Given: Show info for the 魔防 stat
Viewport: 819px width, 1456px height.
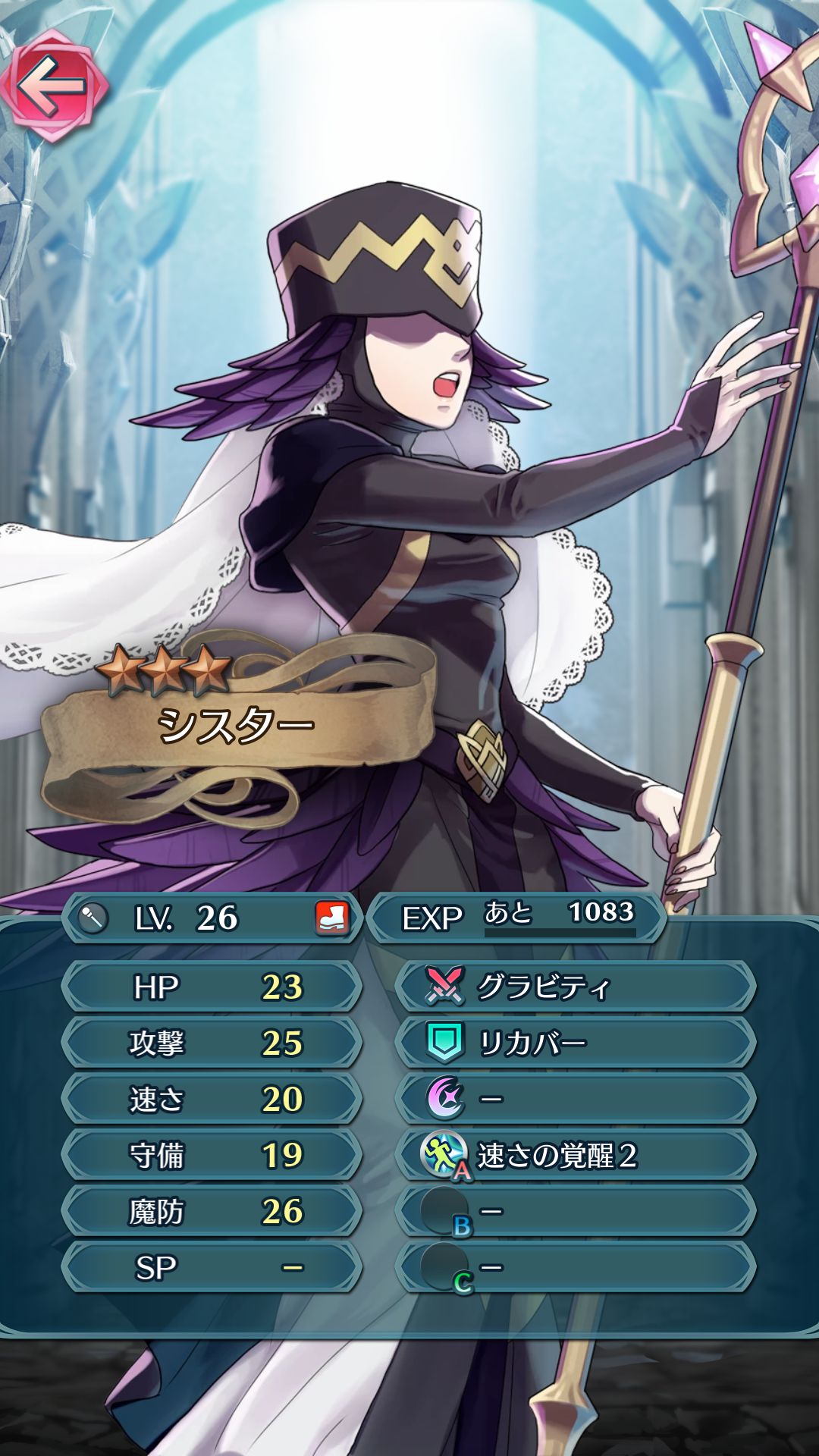Looking at the screenshot, I should point(211,1211).
